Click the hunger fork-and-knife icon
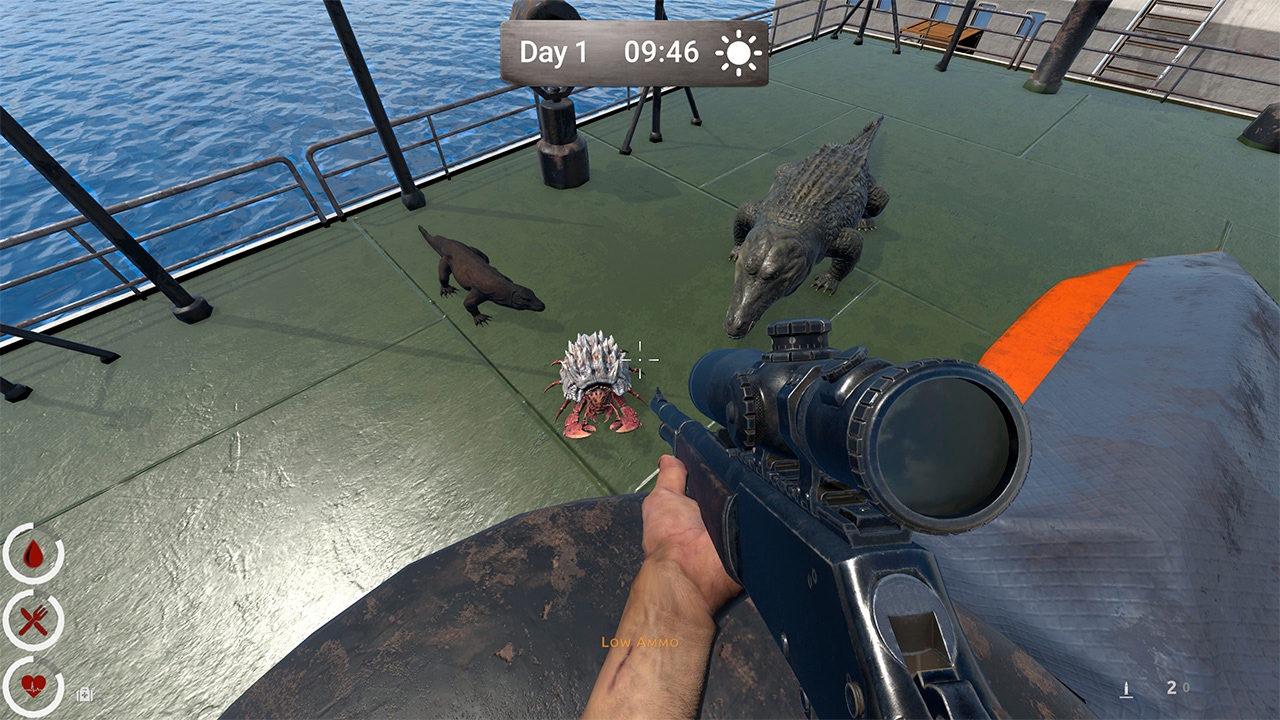Screen dimensions: 1280x720 [34, 619]
